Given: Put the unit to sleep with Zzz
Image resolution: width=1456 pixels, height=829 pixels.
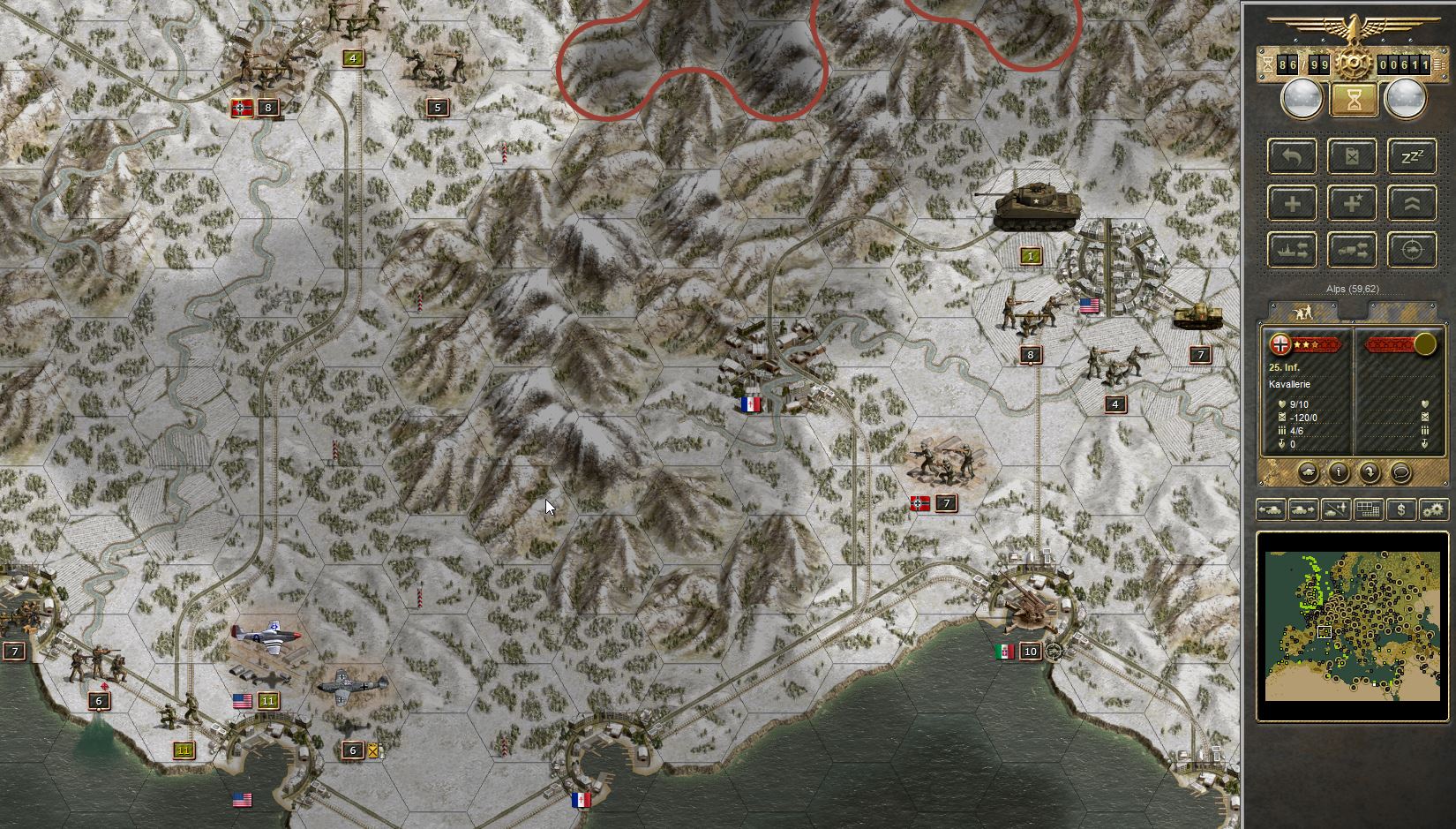Looking at the screenshot, I should point(1410,156).
